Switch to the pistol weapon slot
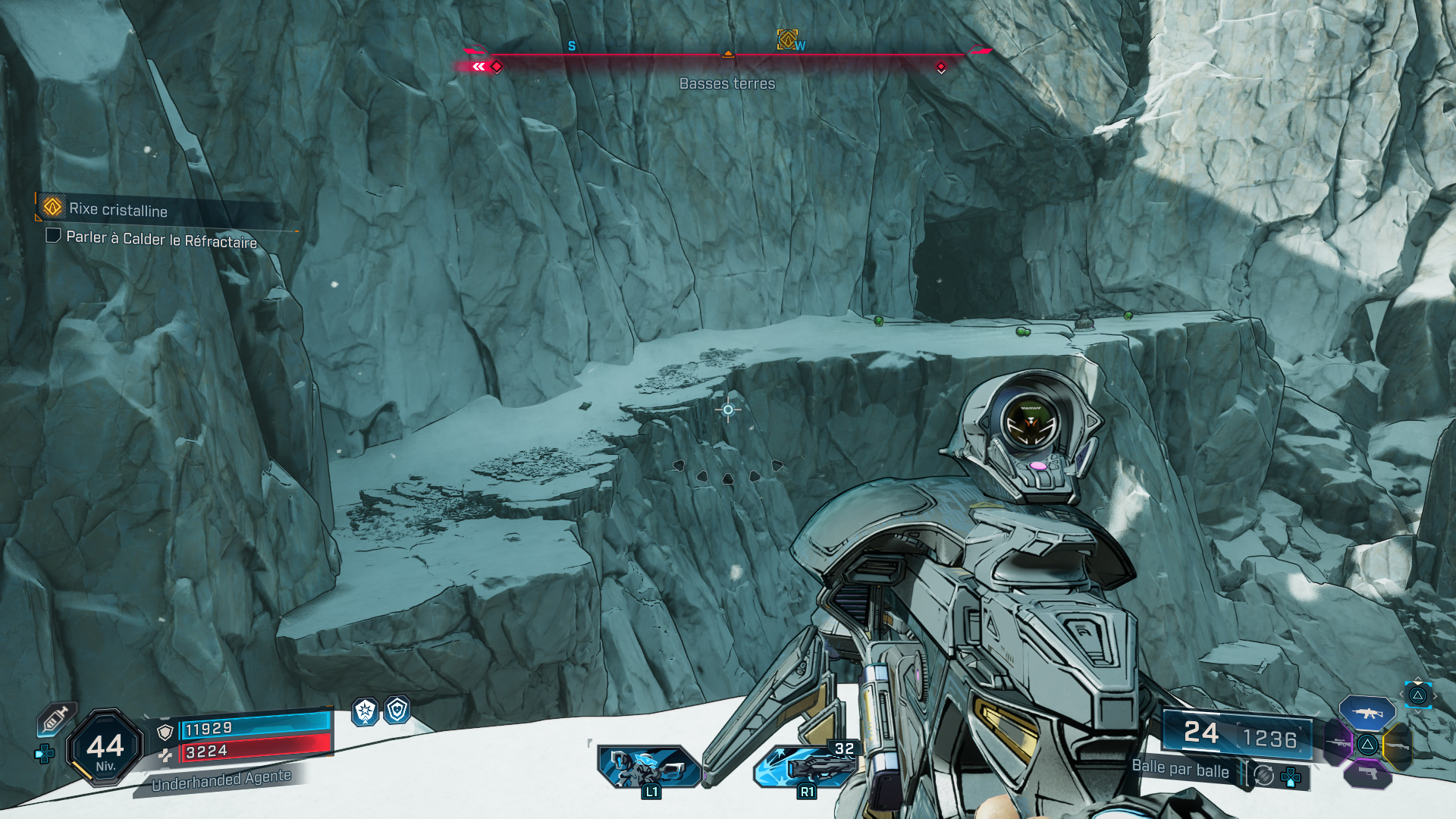 point(1367,773)
